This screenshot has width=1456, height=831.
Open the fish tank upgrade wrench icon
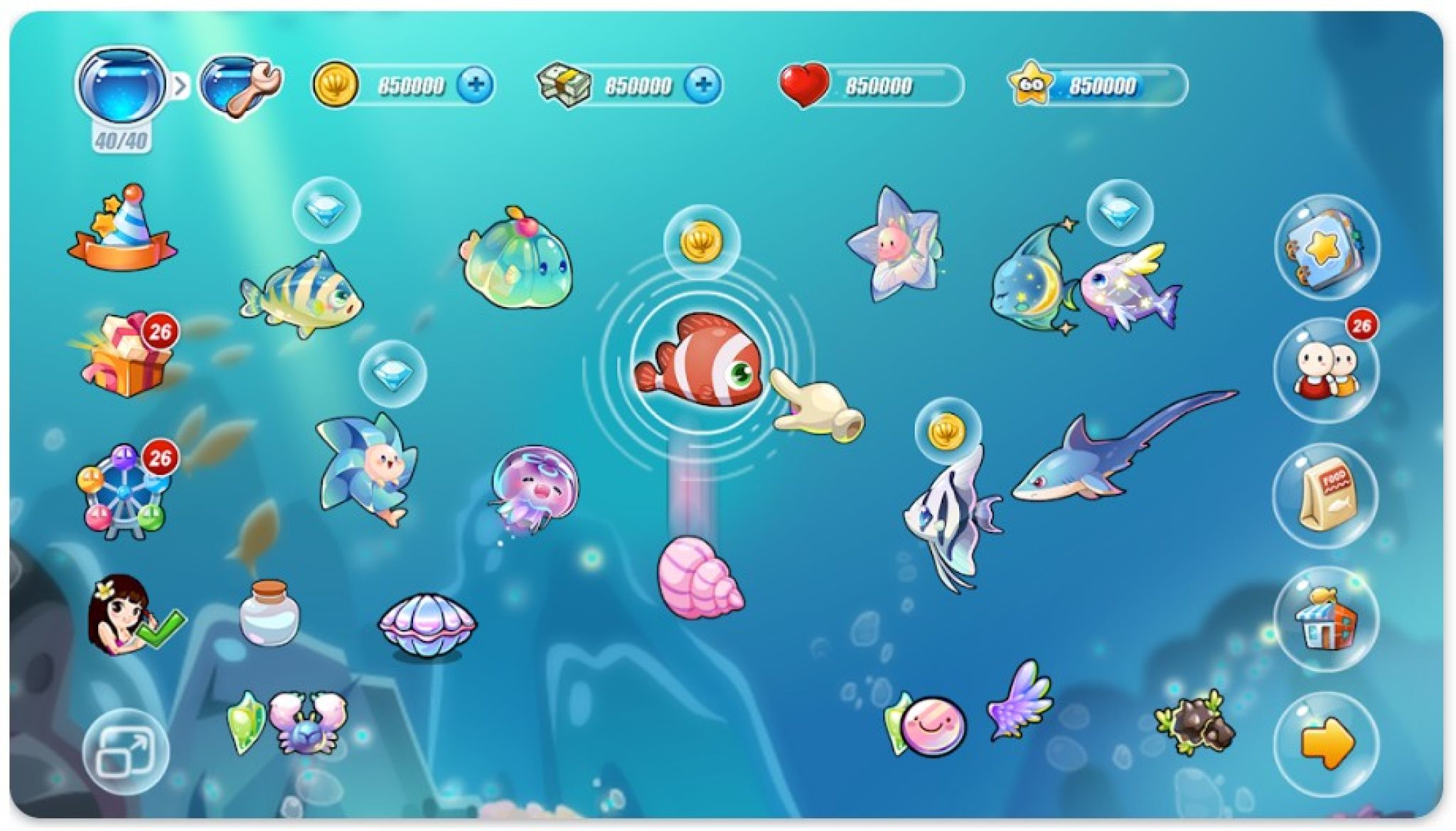[x=242, y=85]
